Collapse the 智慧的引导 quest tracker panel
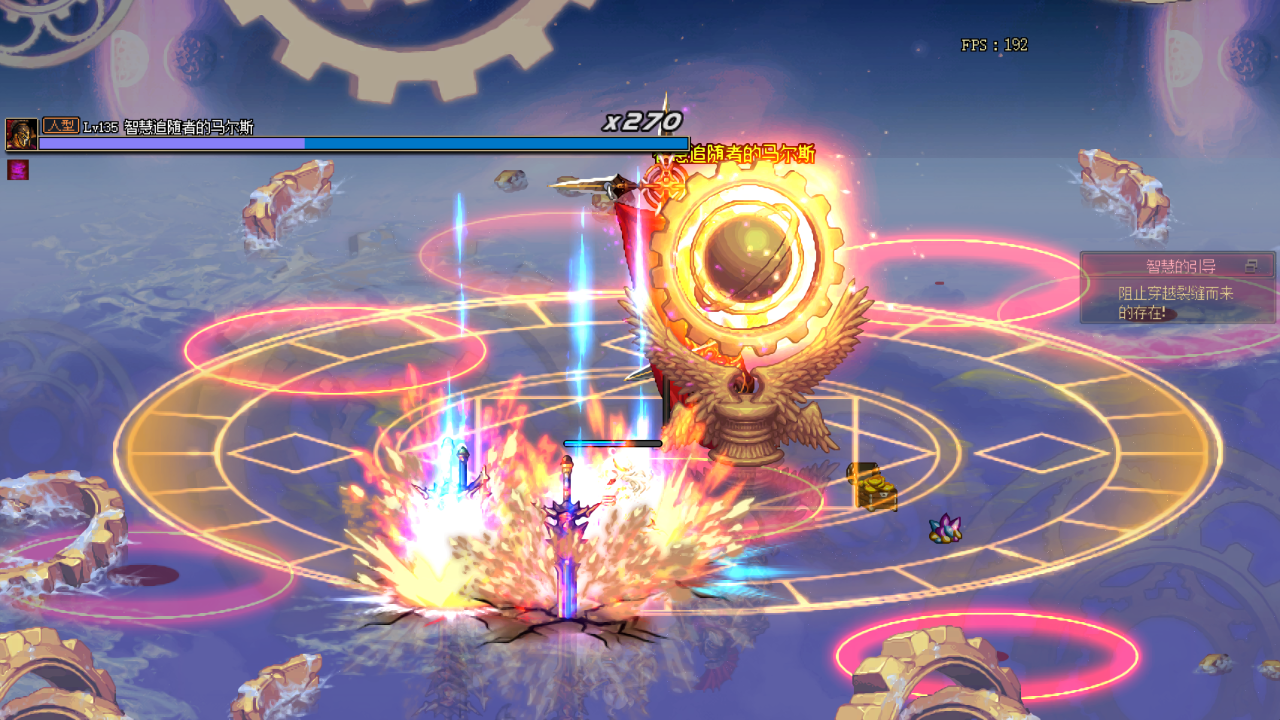The width and height of the screenshot is (1280, 720). 1251,266
